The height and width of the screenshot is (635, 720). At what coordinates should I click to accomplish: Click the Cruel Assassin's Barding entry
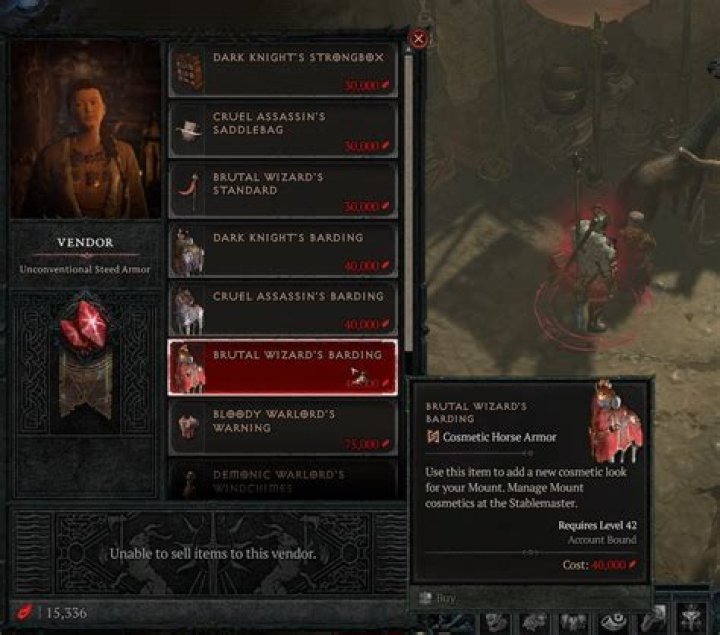tap(282, 309)
